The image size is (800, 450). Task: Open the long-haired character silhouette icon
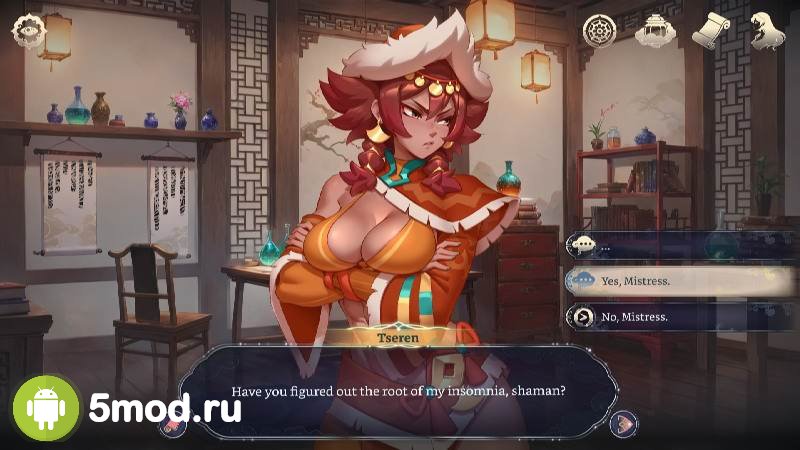[767, 30]
